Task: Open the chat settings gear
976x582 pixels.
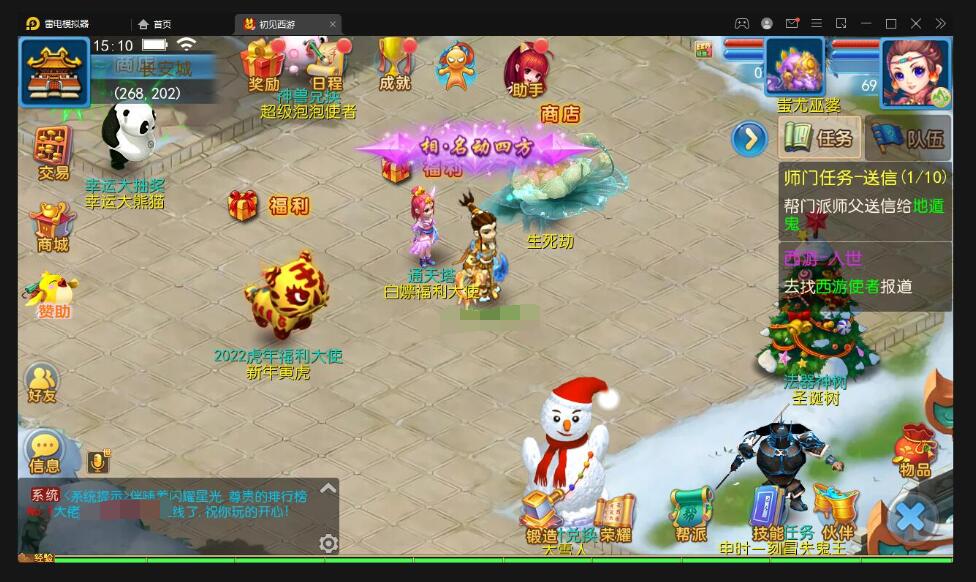Action: tap(328, 543)
